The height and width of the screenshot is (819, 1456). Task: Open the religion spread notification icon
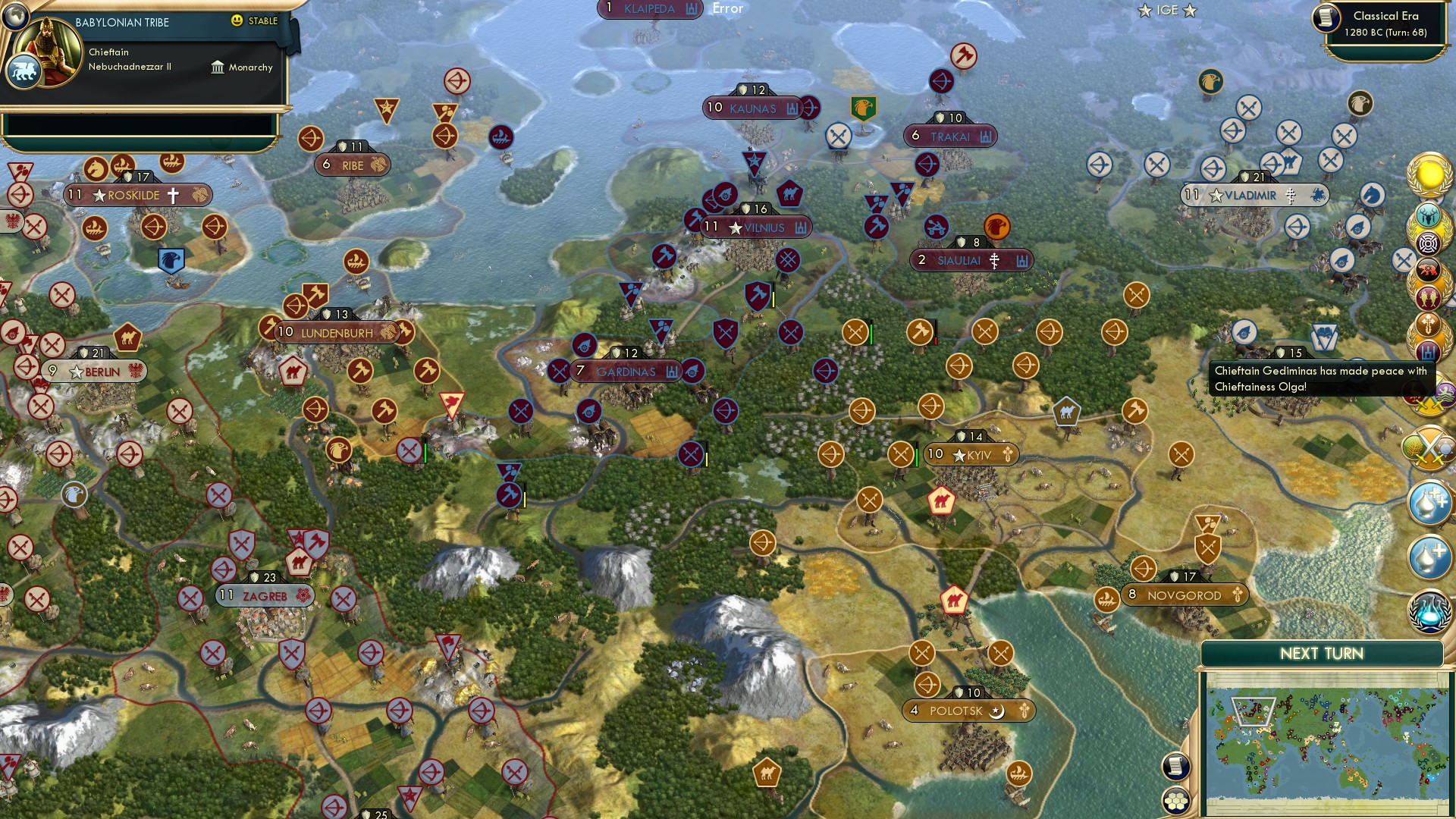click(1429, 322)
